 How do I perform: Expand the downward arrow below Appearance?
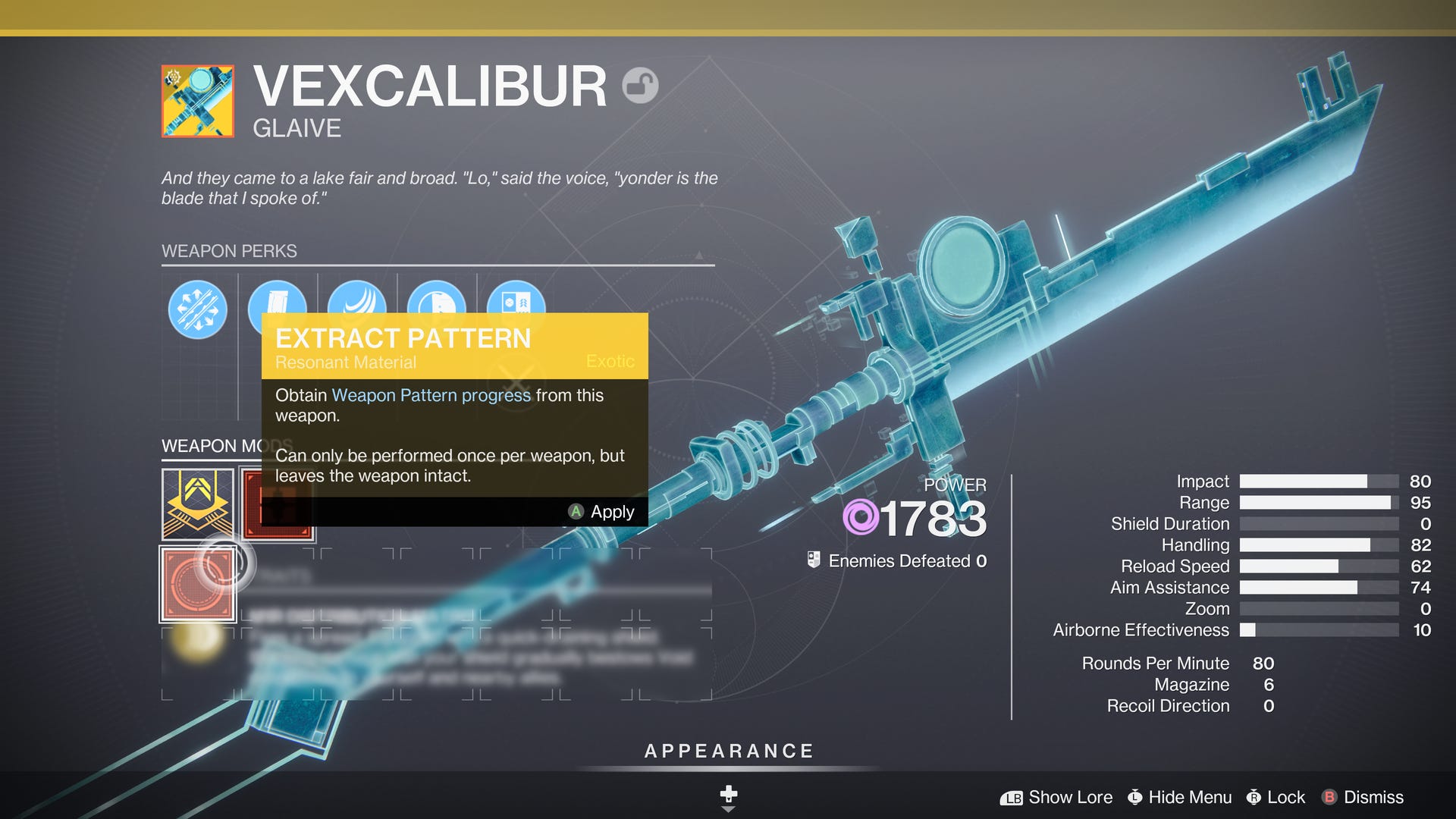pyautogui.click(x=728, y=808)
